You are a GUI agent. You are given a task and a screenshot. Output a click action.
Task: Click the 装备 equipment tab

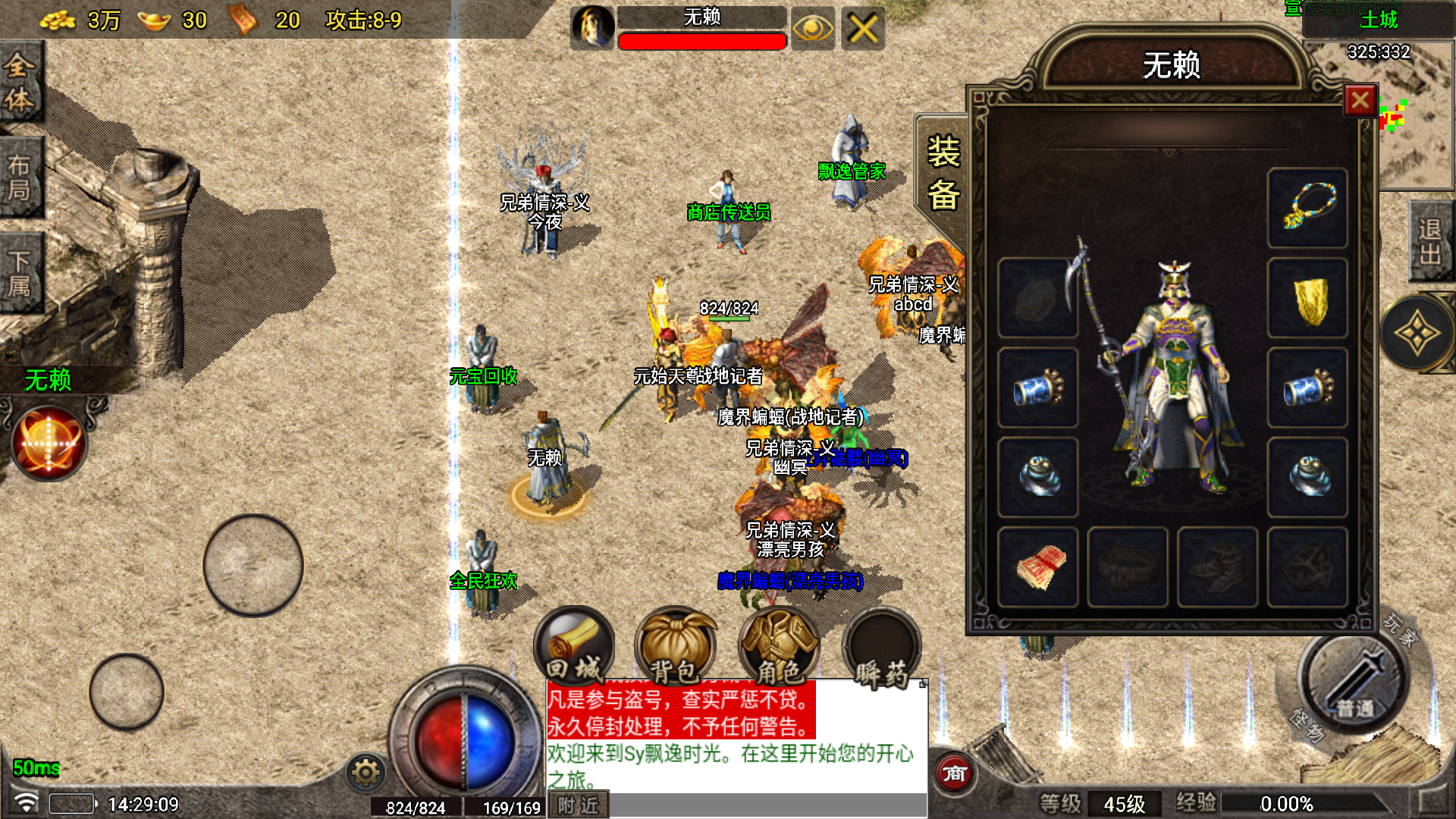pos(943,173)
